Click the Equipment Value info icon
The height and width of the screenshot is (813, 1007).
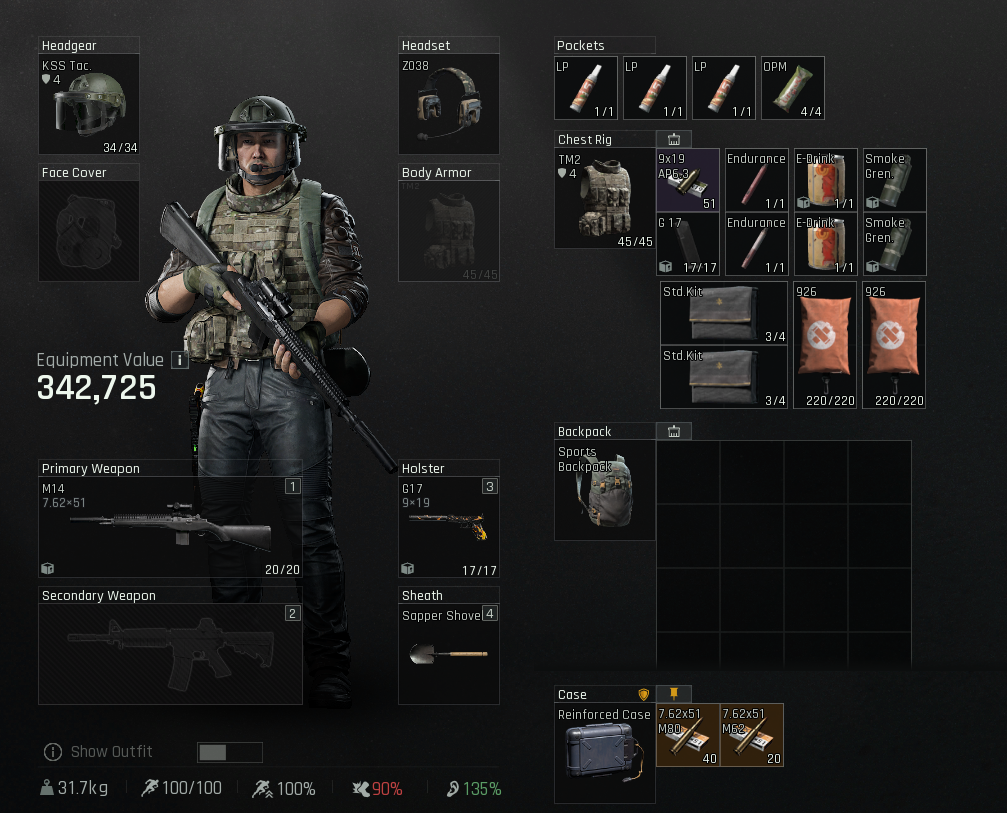(x=180, y=360)
